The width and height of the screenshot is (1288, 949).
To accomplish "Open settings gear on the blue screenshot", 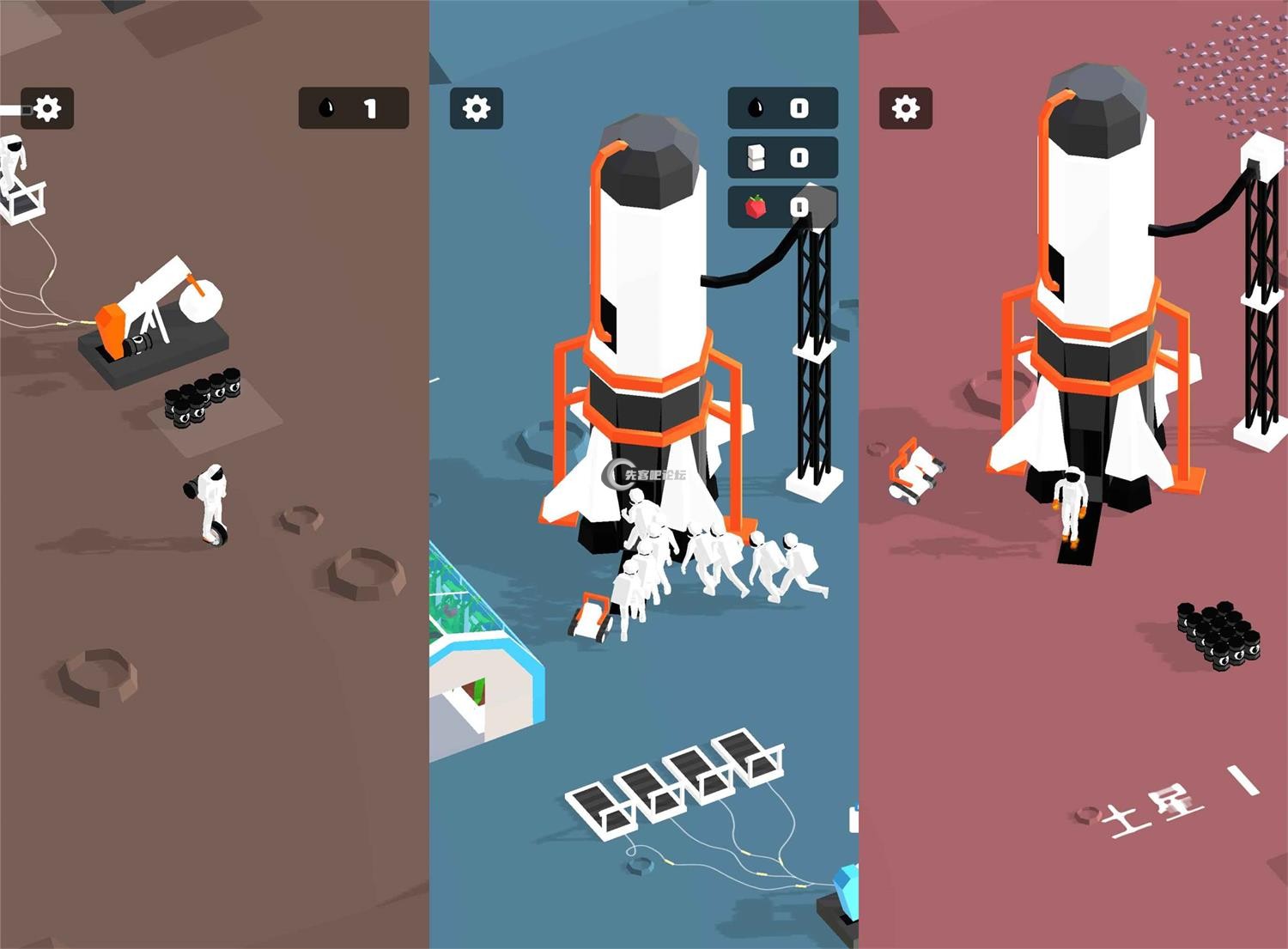I will point(477,108).
